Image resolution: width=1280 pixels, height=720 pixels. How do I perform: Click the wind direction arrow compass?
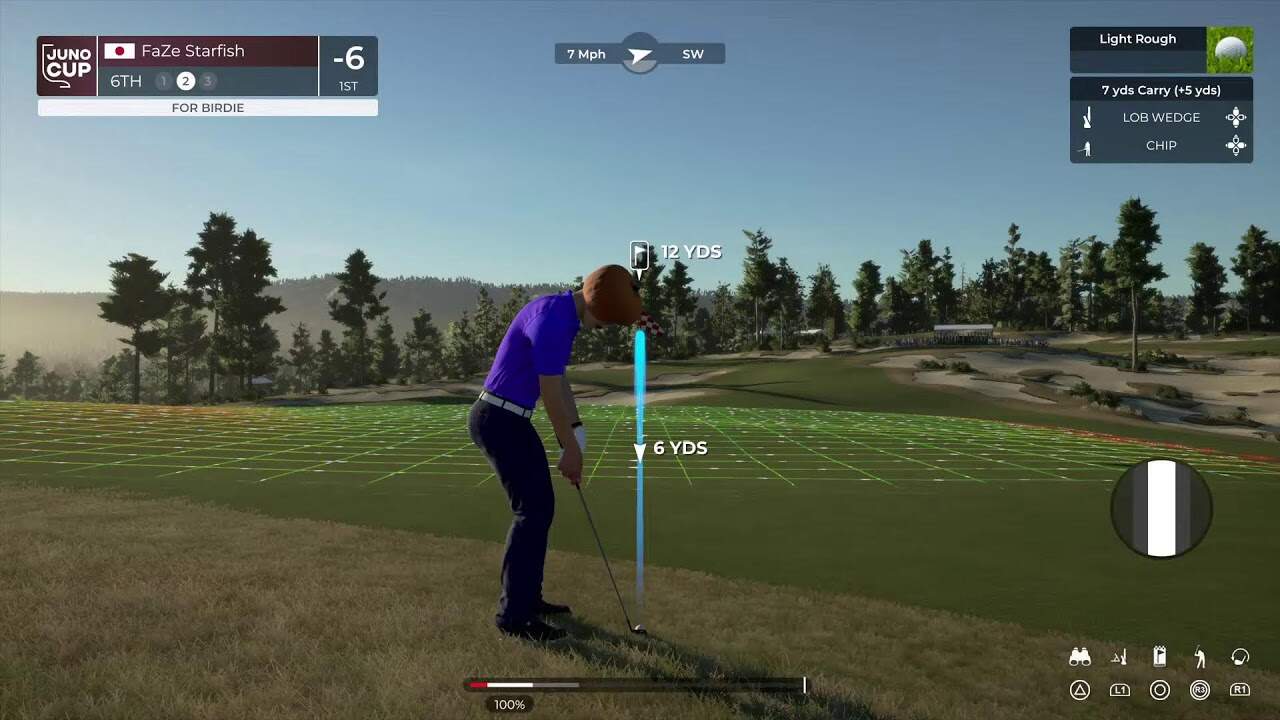[x=640, y=54]
